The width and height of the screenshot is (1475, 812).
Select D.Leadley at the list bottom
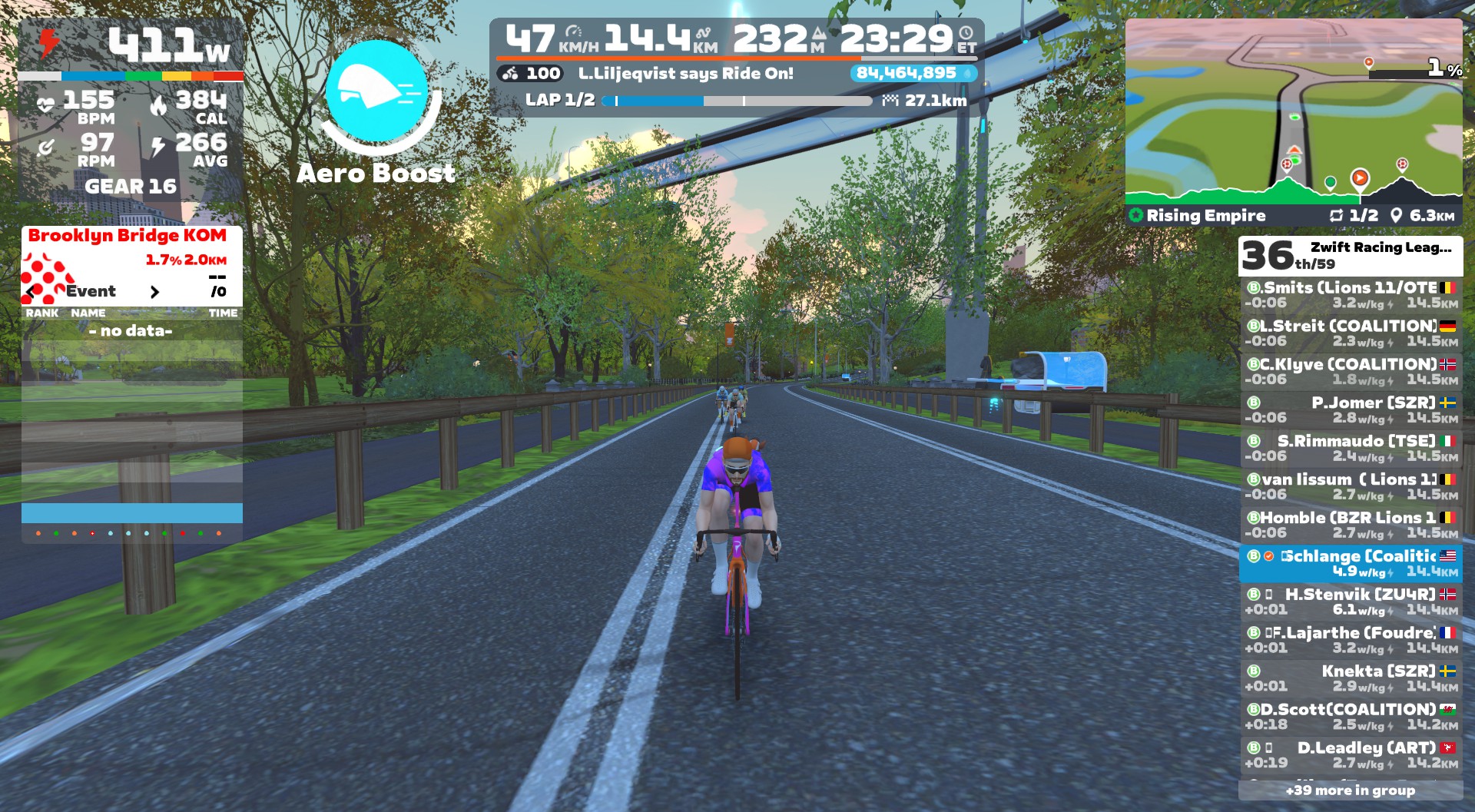pyautogui.click(x=1350, y=755)
